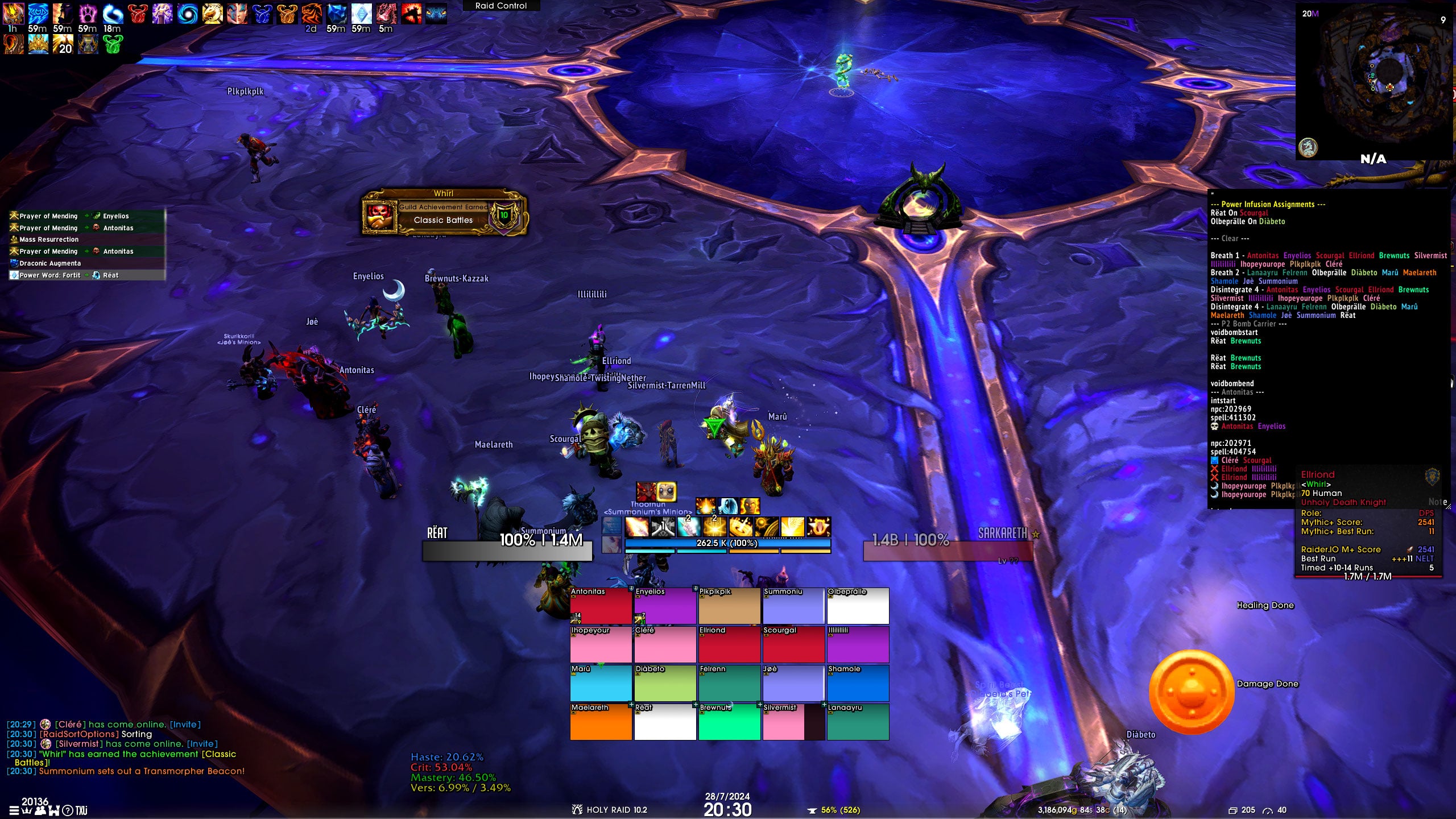Select Antonitas in the raid frames
1456x819 pixels.
(601, 606)
